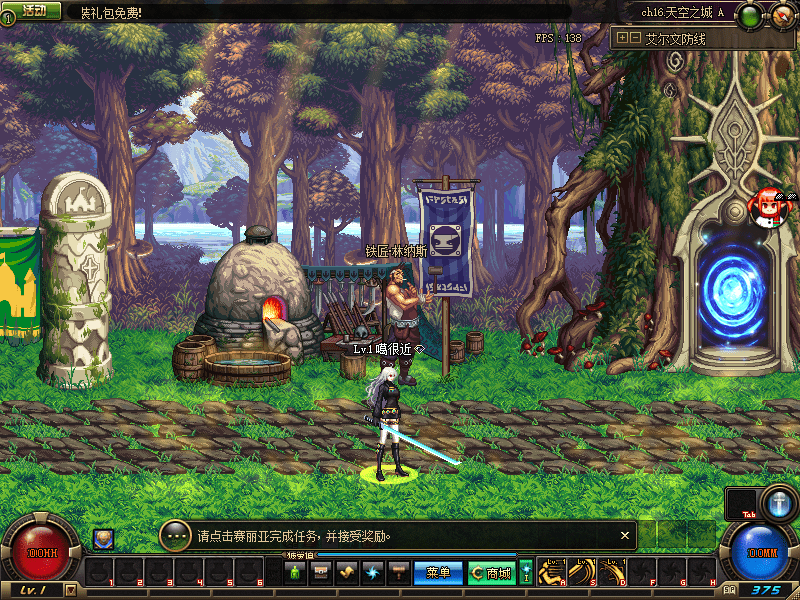Click the plus button beside 艾尔文防线
The image size is (800, 600).
(622, 38)
